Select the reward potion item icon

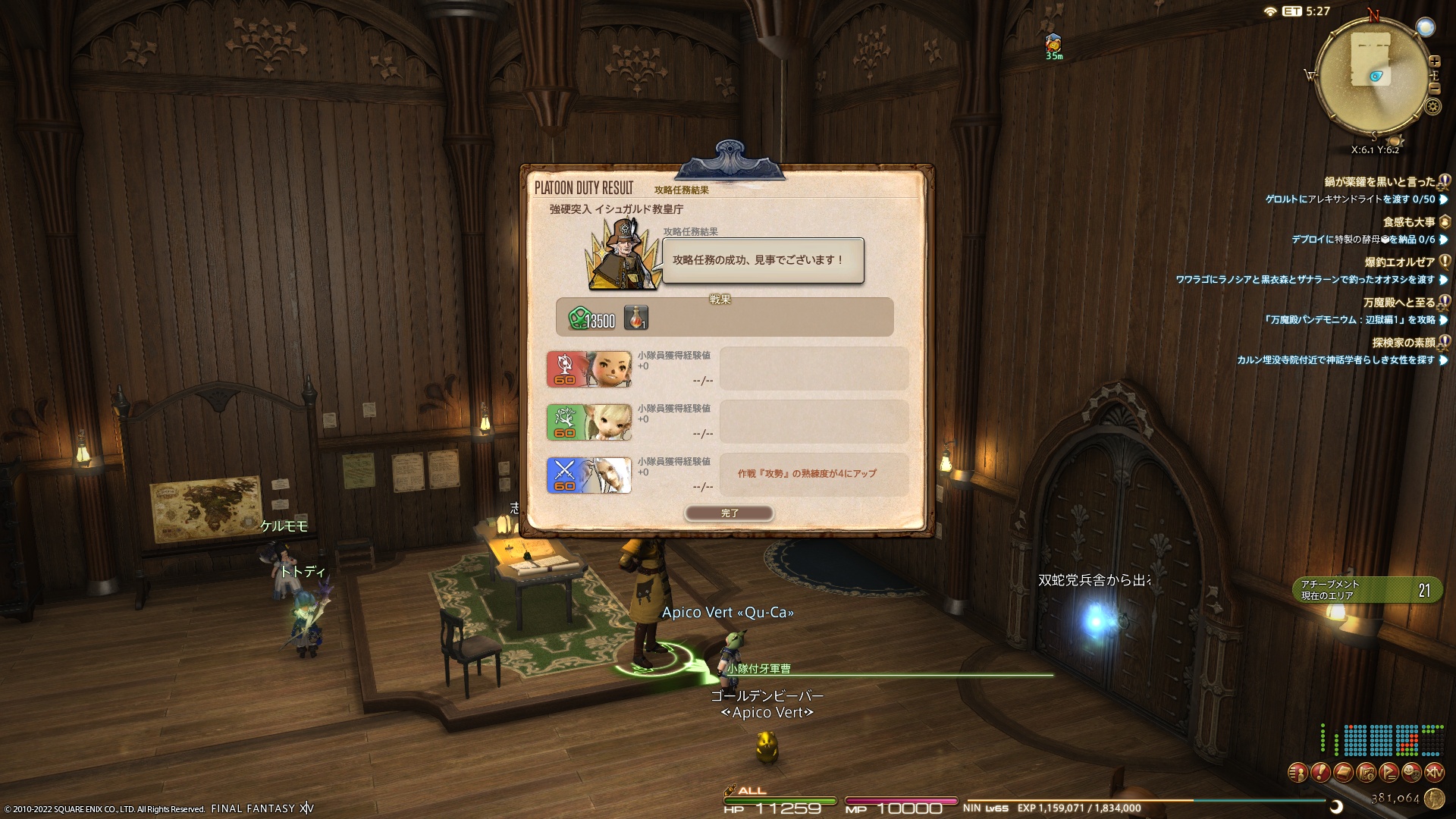point(636,317)
